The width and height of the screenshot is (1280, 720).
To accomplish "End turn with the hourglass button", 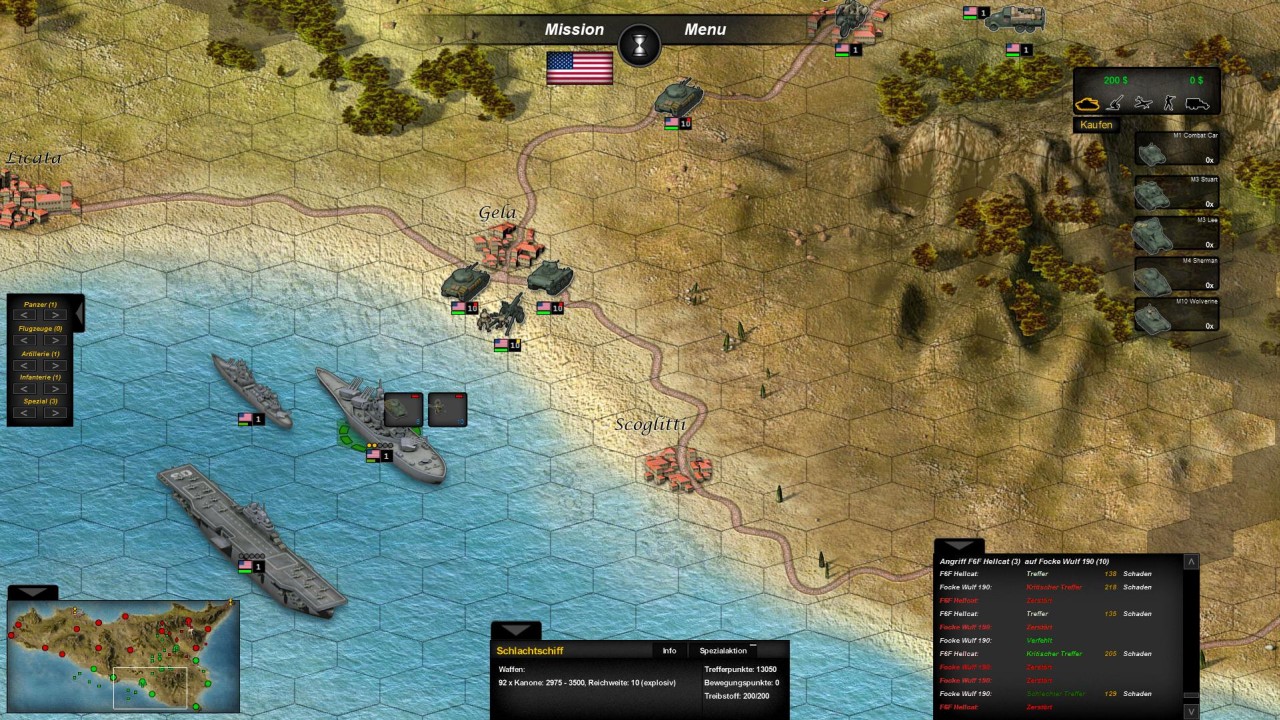I will click(640, 45).
